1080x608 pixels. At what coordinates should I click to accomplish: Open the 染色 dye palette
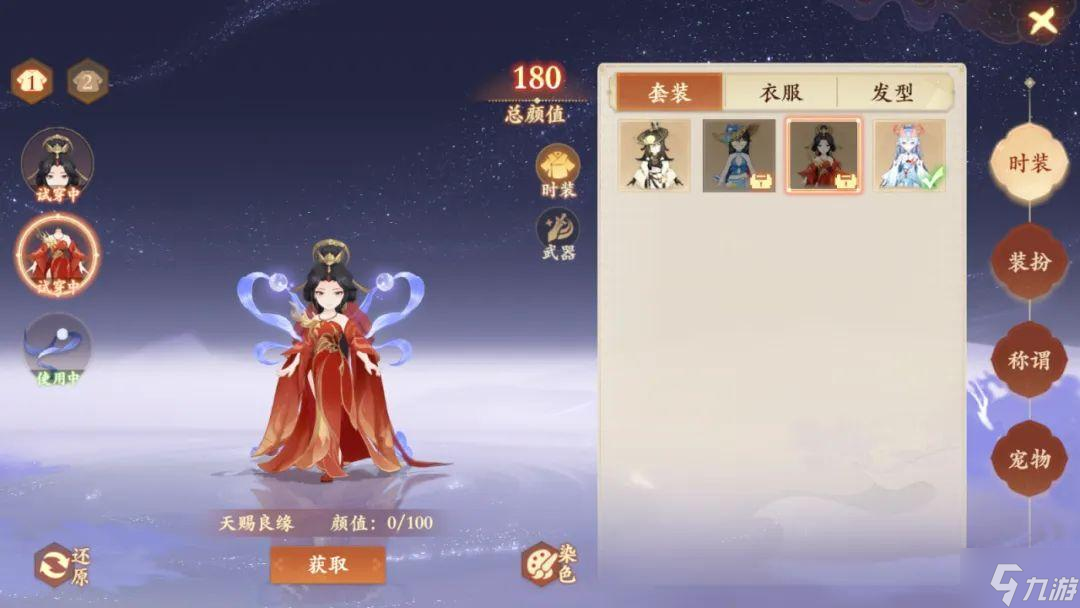coord(548,564)
